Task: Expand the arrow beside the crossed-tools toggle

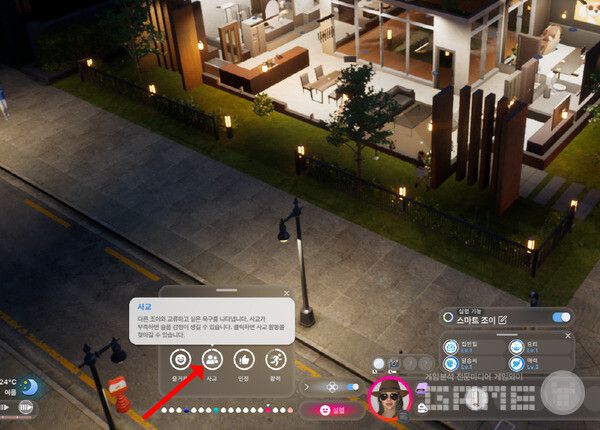Action: pyautogui.click(x=307, y=386)
